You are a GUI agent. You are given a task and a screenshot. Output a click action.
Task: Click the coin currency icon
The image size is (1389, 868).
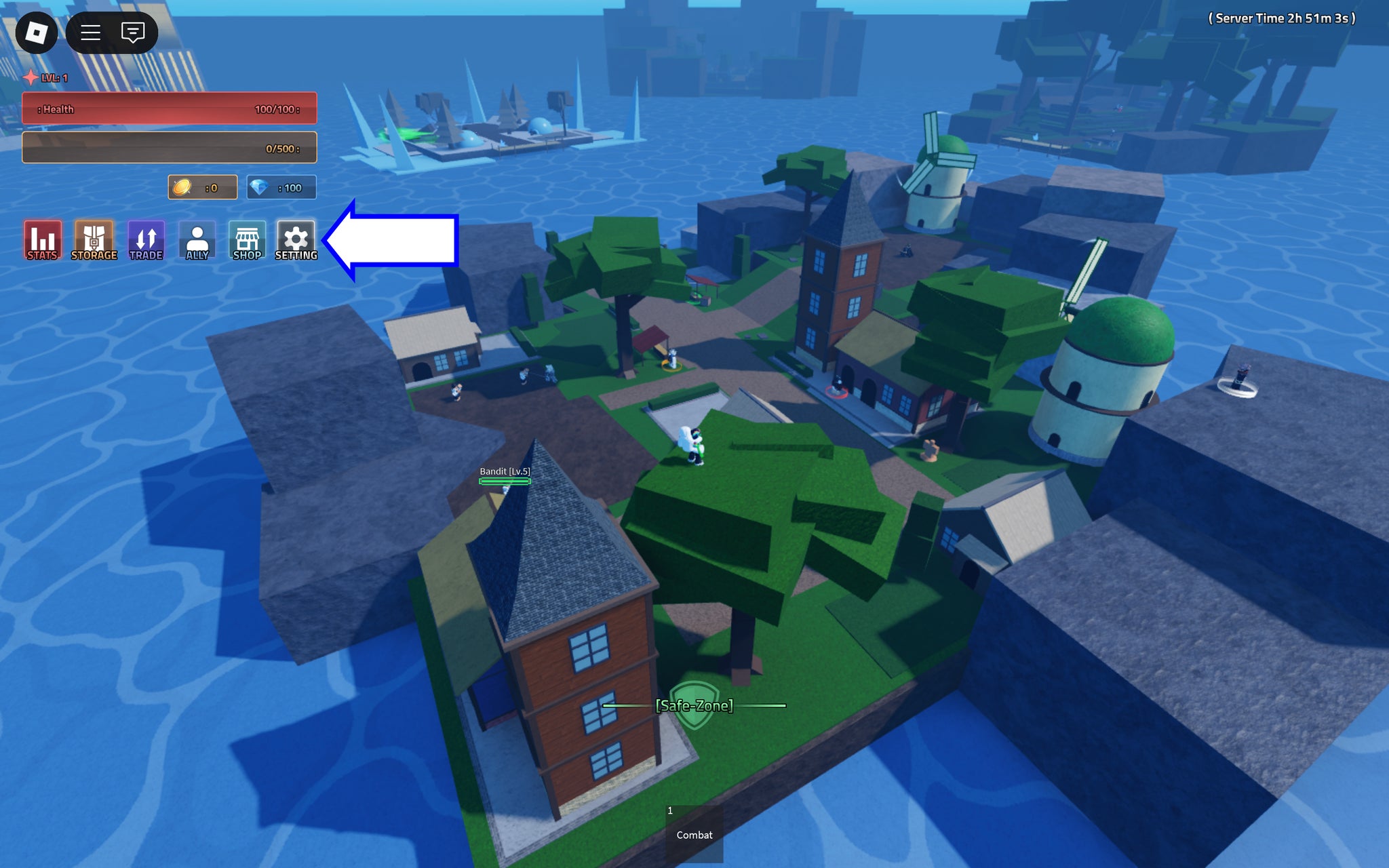[182, 187]
